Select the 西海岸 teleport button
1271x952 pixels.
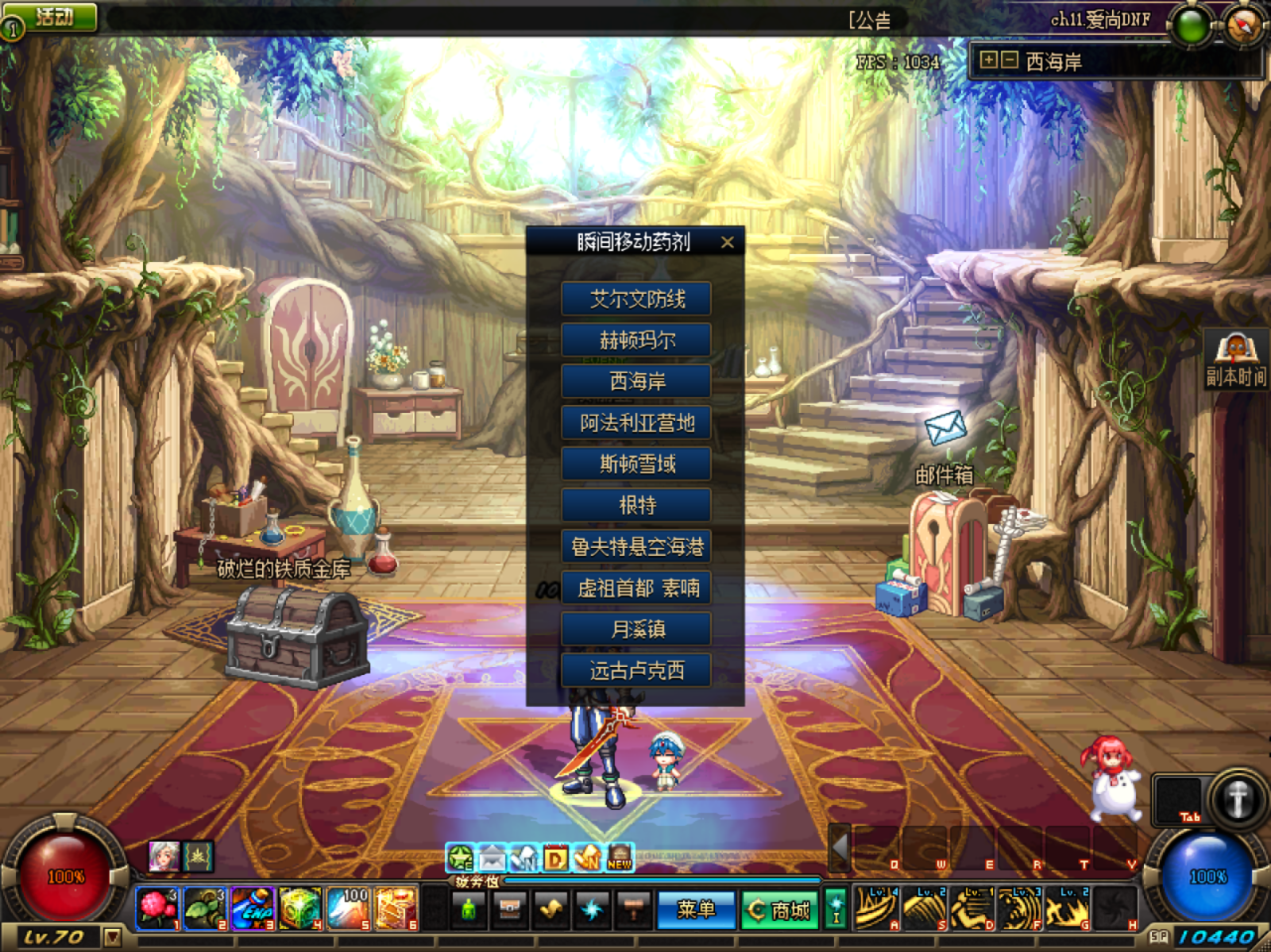(x=636, y=382)
